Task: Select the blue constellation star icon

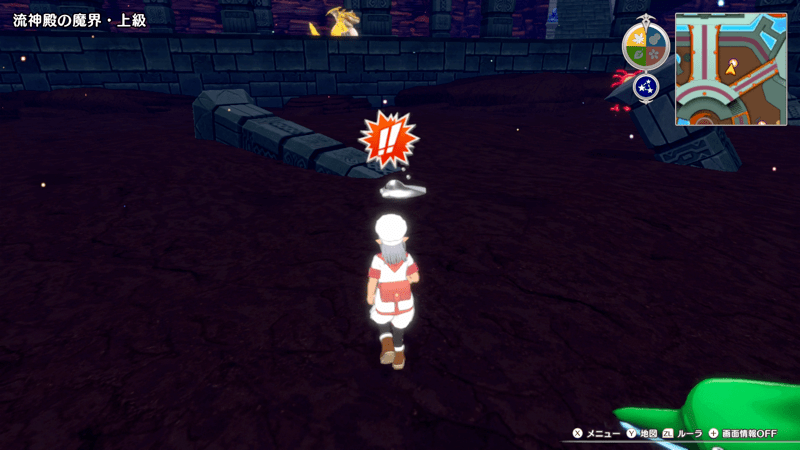Action: pyautogui.click(x=645, y=87)
